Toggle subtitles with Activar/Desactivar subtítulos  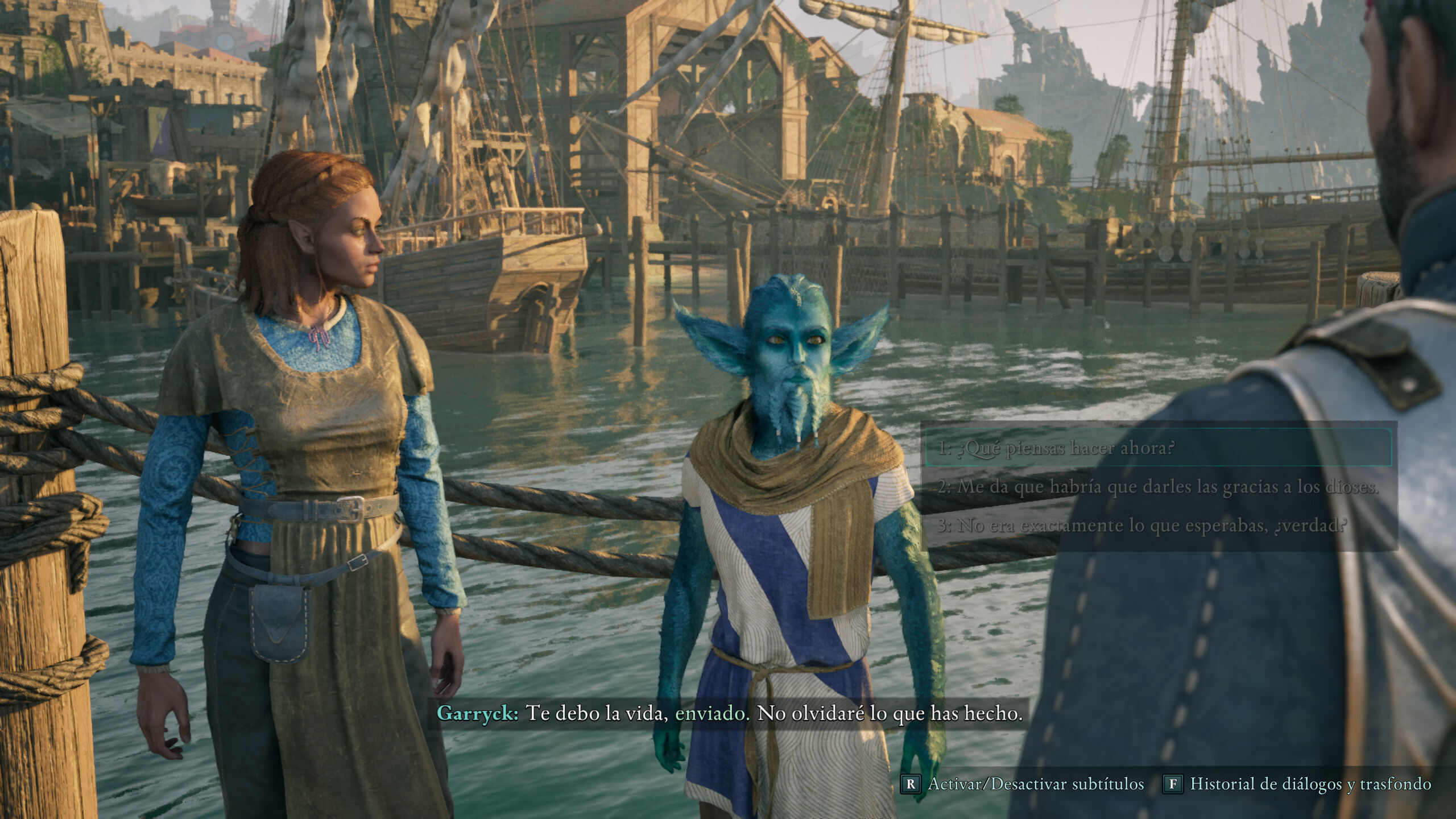click(1023, 784)
